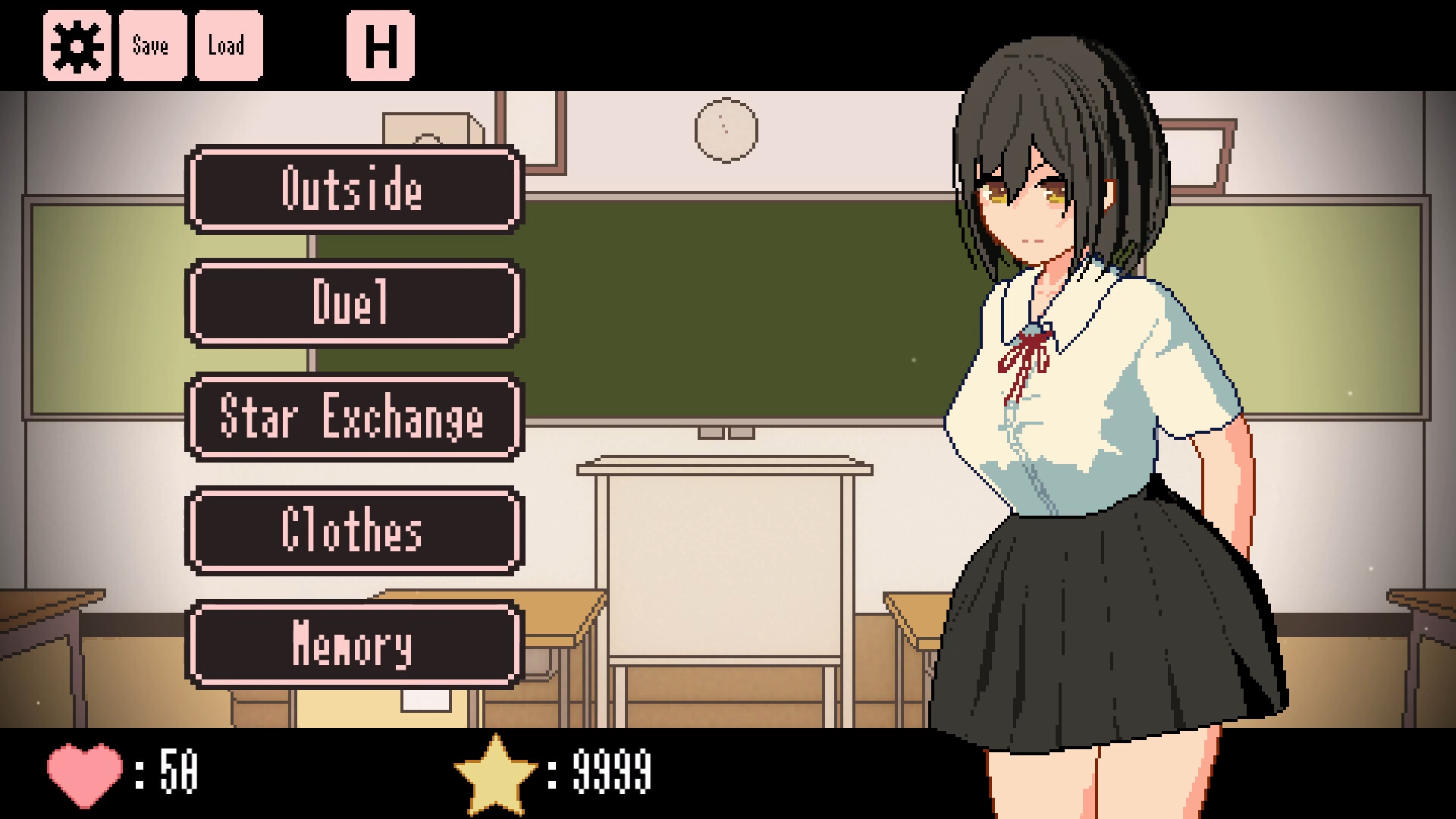Image resolution: width=1456 pixels, height=819 pixels.
Task: Open the gear settings icon
Action: [x=77, y=45]
